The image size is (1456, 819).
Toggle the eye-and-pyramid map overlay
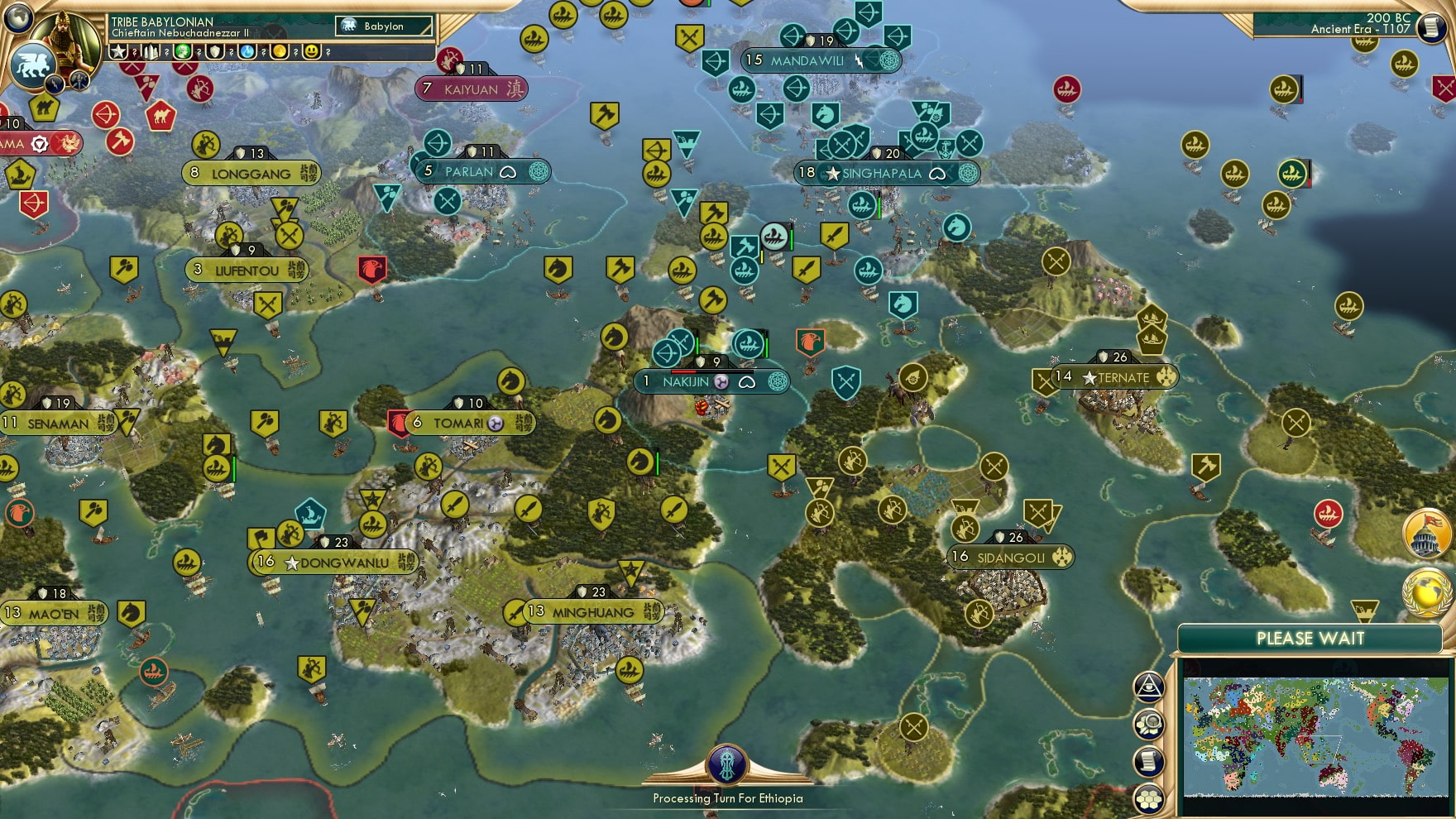[x=1148, y=688]
